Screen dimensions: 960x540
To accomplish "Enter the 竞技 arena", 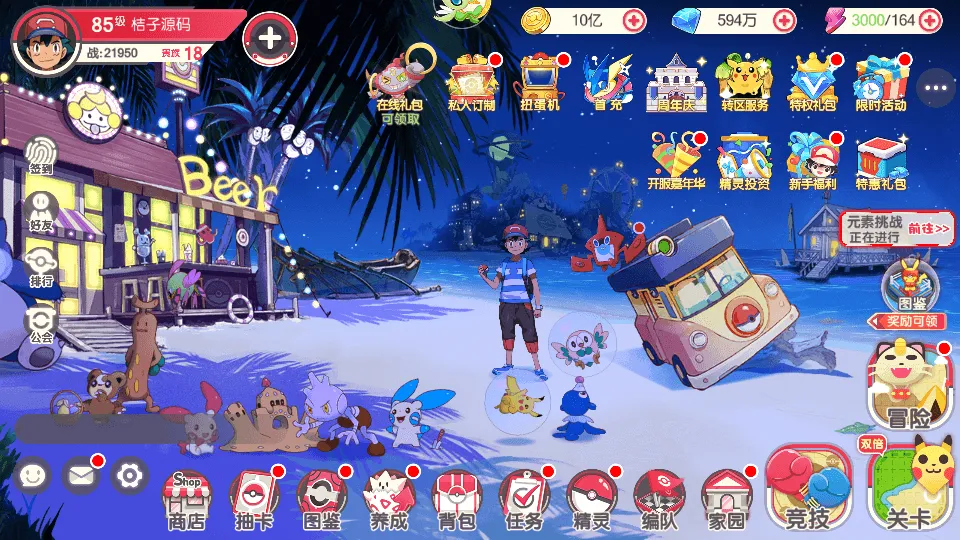I will (808, 489).
